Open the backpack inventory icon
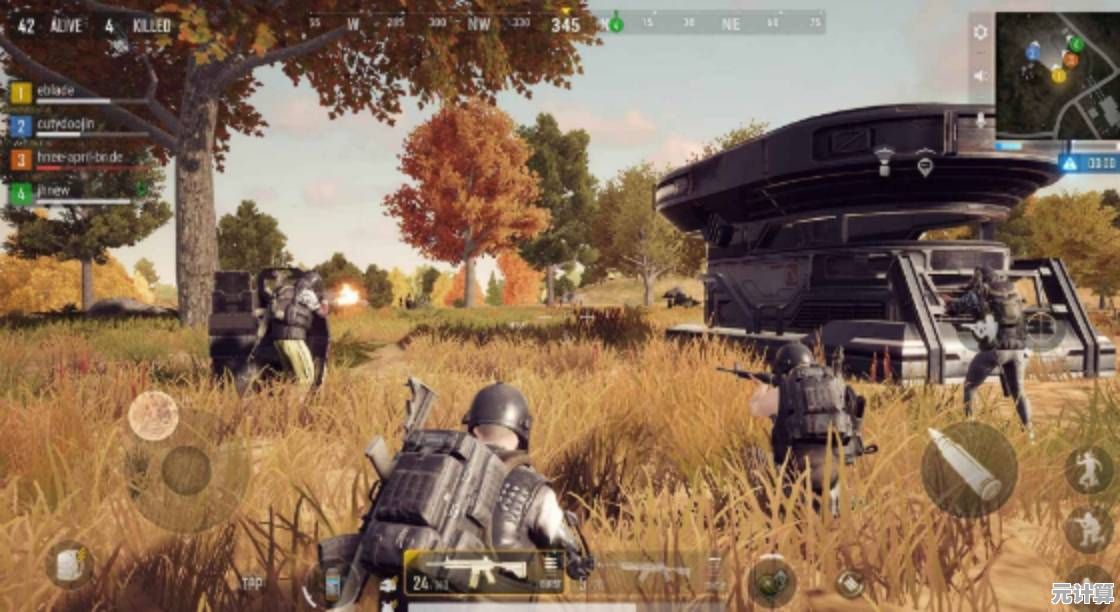The height and width of the screenshot is (612, 1120). click(x=68, y=565)
